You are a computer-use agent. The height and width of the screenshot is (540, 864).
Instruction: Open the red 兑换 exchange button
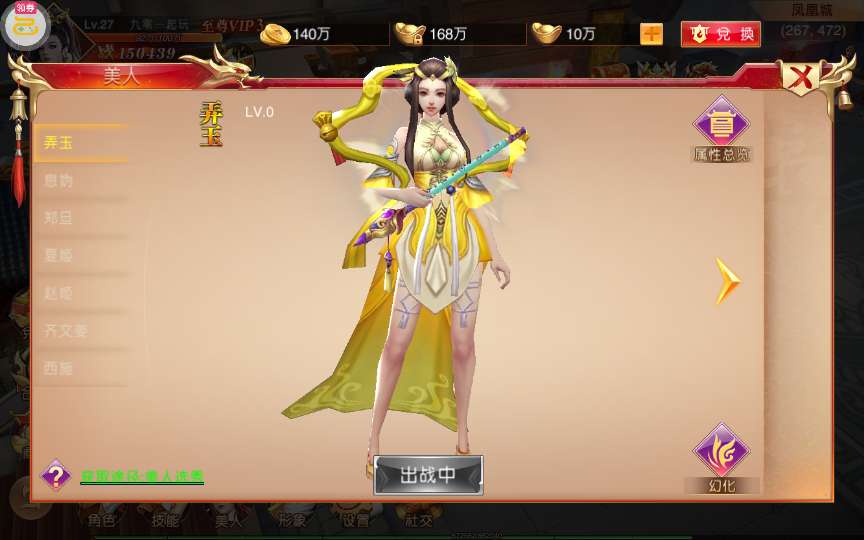(x=720, y=34)
